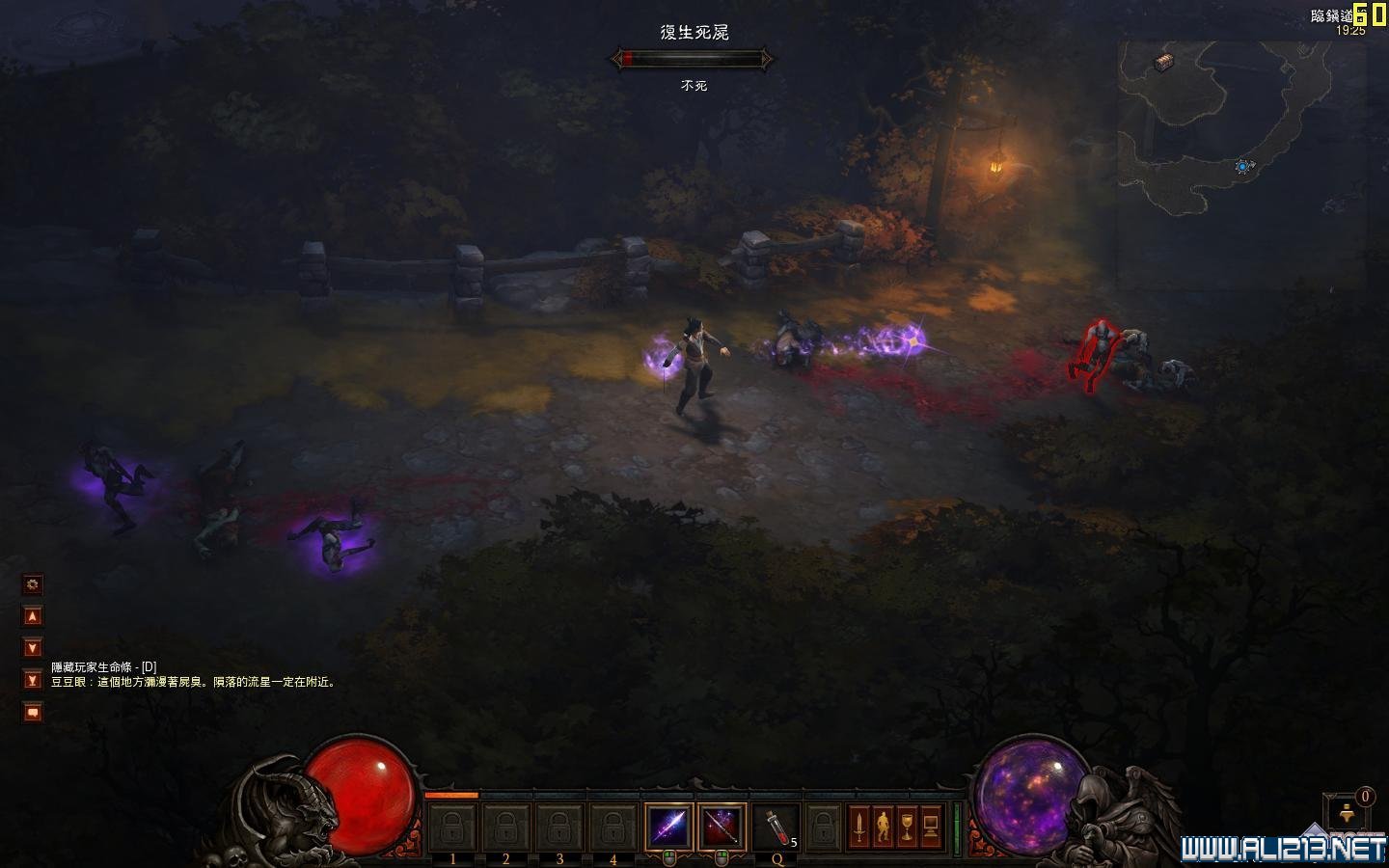Image resolution: width=1389 pixels, height=868 pixels.
Task: Open the computer-icon game menu button
Action: click(931, 827)
